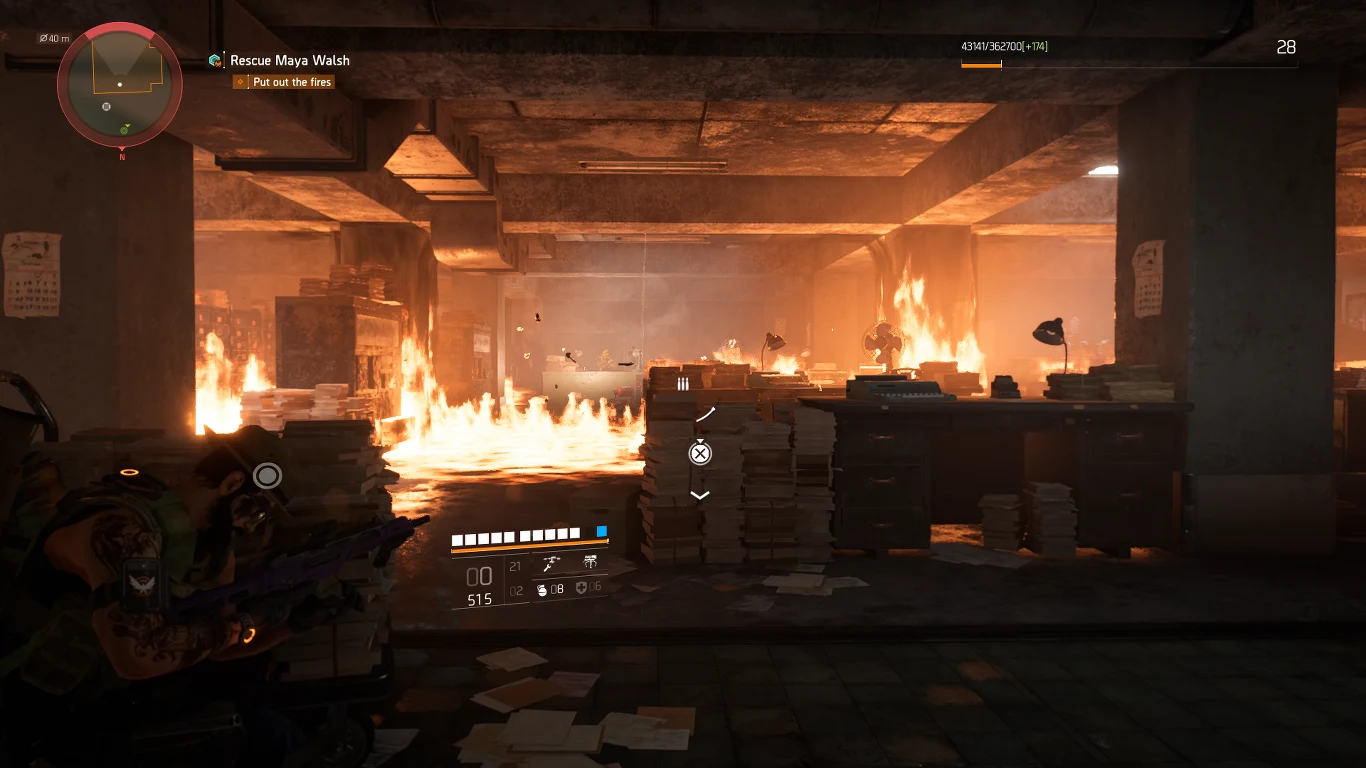Toggle the crosshair reticle in cover
This screenshot has height=768, width=1366.
(x=267, y=475)
